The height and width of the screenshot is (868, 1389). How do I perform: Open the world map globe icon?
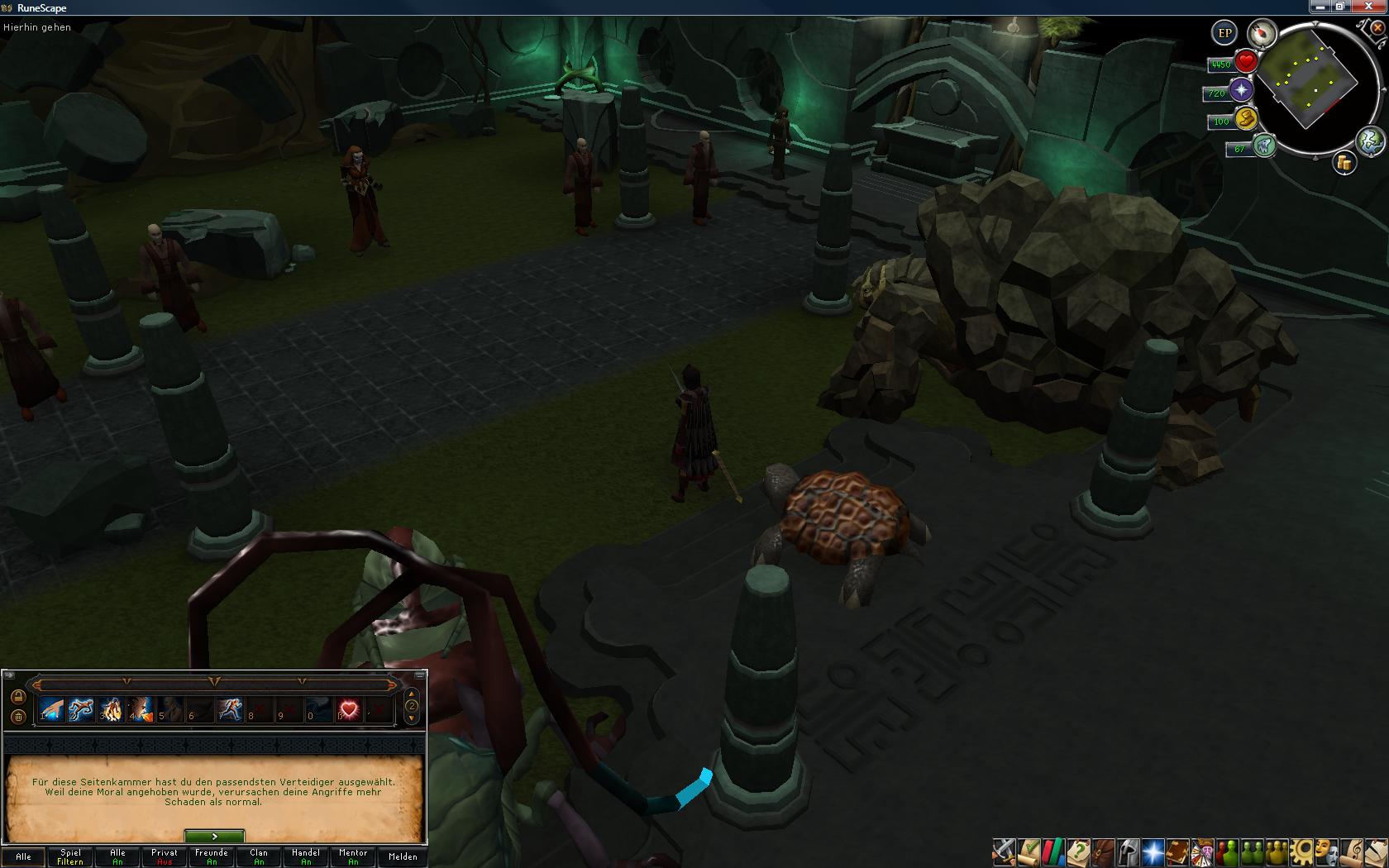coord(1370,141)
